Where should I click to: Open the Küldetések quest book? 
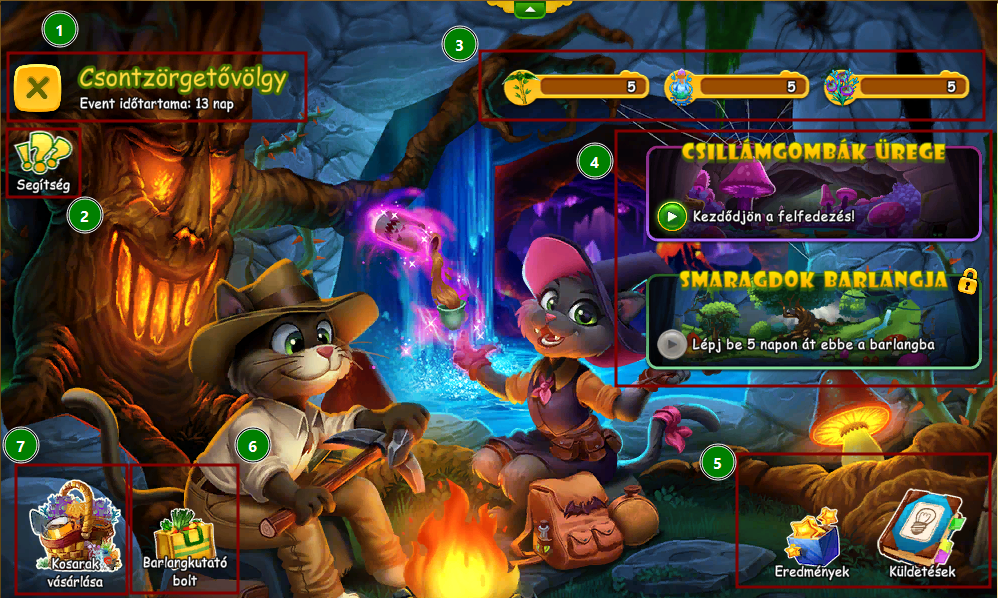click(919, 537)
